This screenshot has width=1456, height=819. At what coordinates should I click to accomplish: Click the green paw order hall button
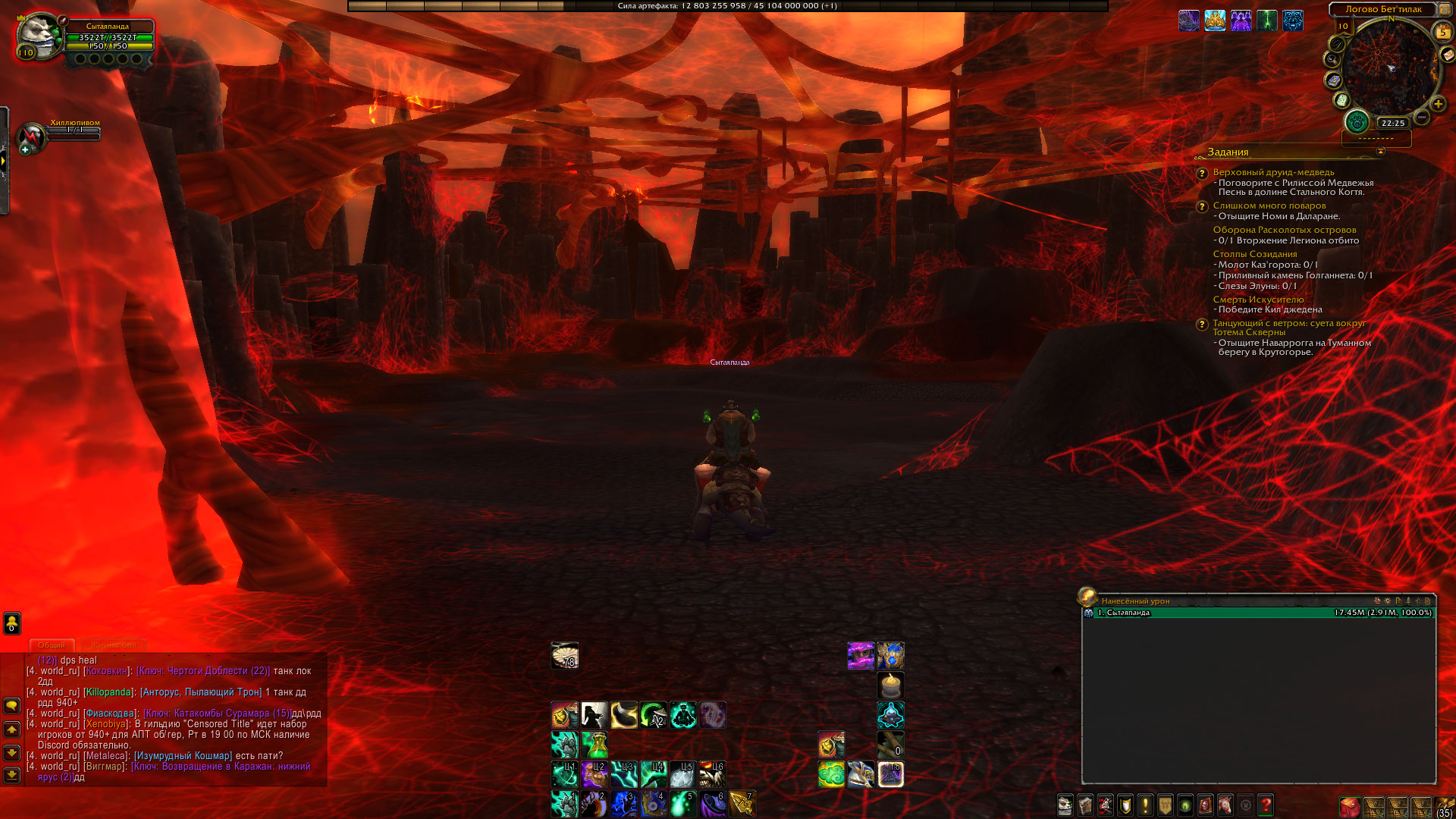point(1357,121)
